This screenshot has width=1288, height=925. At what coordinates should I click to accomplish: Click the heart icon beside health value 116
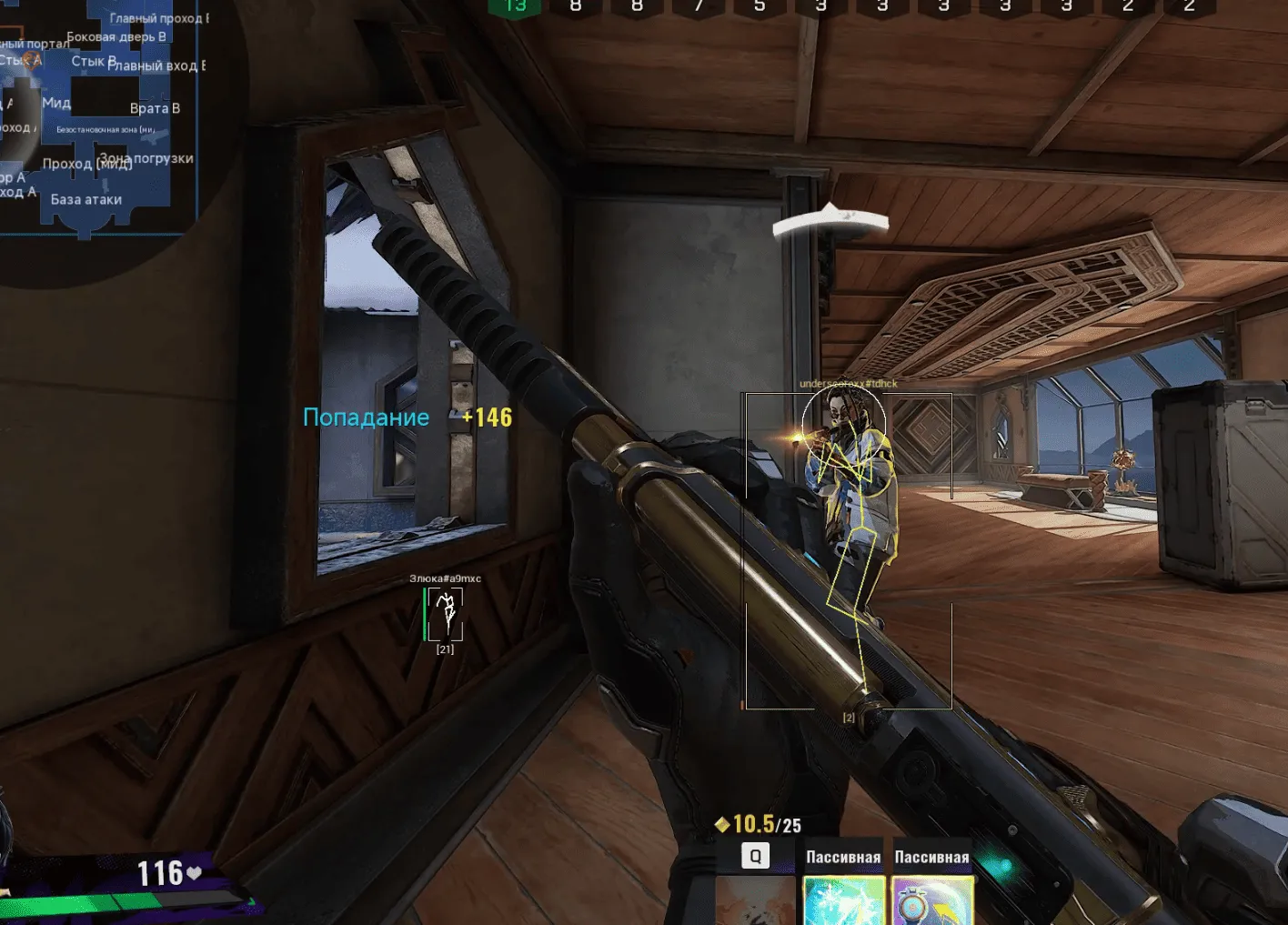(x=193, y=871)
